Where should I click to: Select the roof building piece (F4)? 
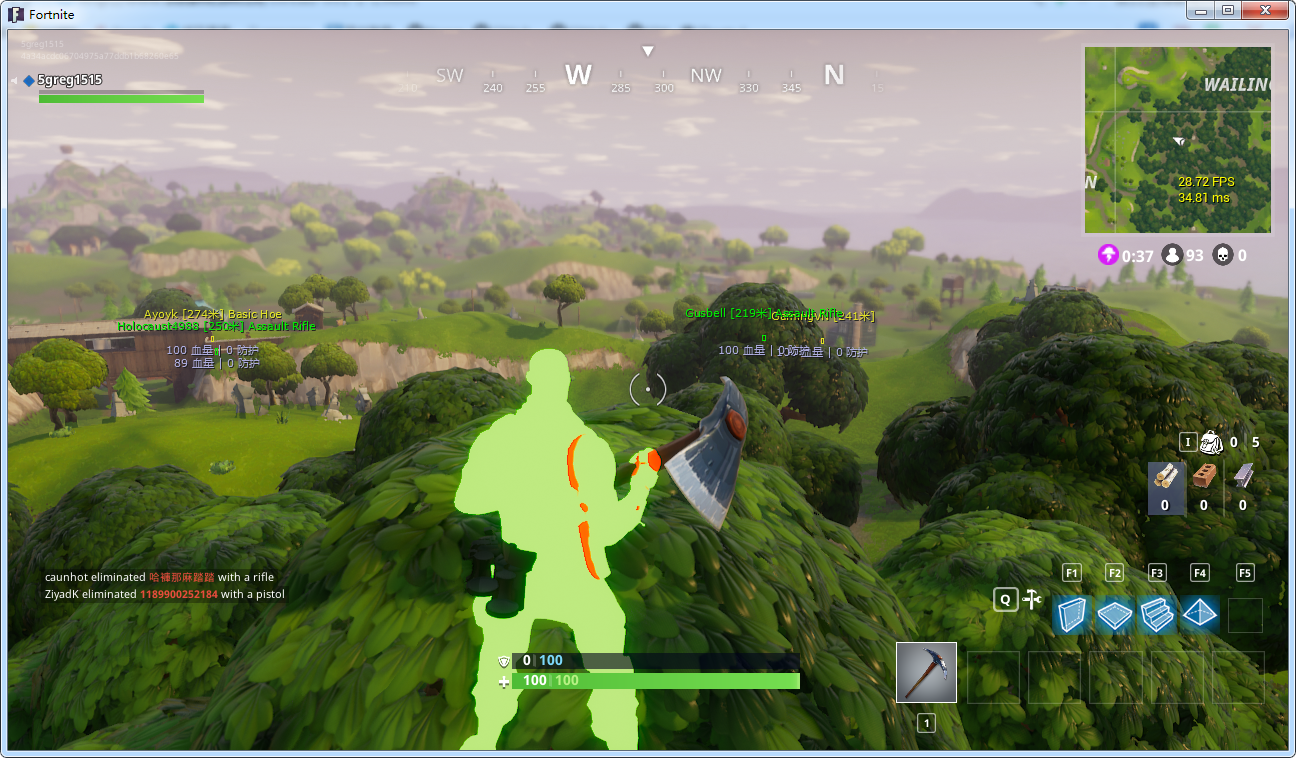(1199, 615)
